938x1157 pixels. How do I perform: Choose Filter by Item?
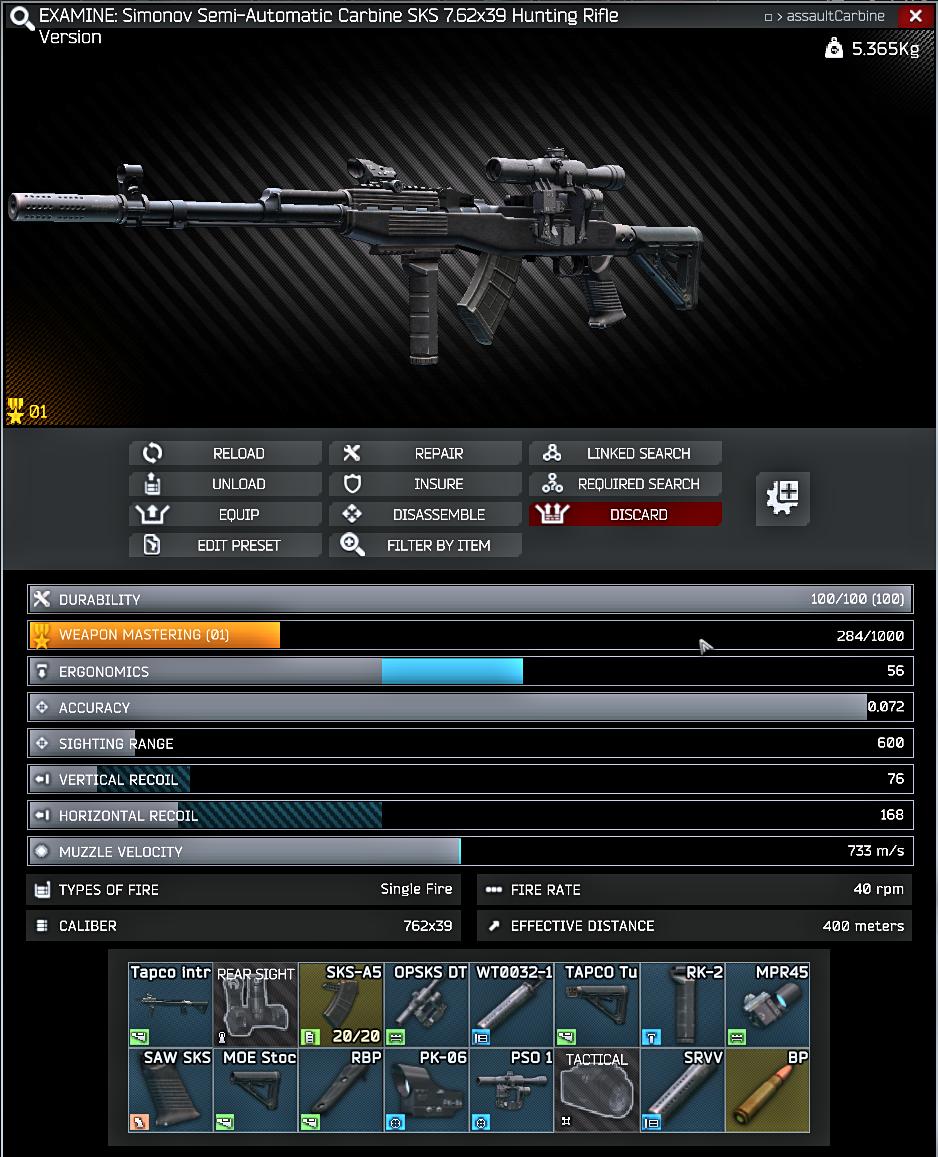pos(426,546)
